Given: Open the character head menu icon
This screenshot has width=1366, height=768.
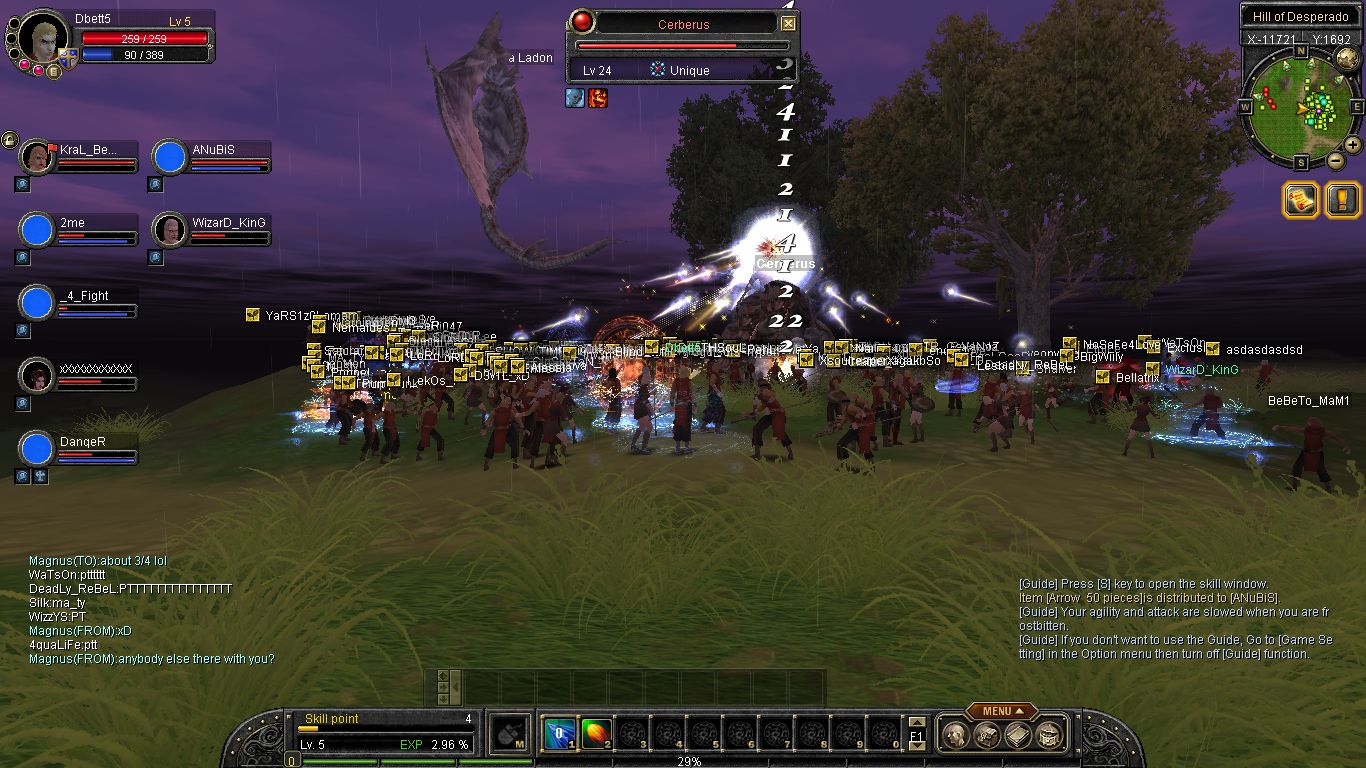Looking at the screenshot, I should click(955, 736).
